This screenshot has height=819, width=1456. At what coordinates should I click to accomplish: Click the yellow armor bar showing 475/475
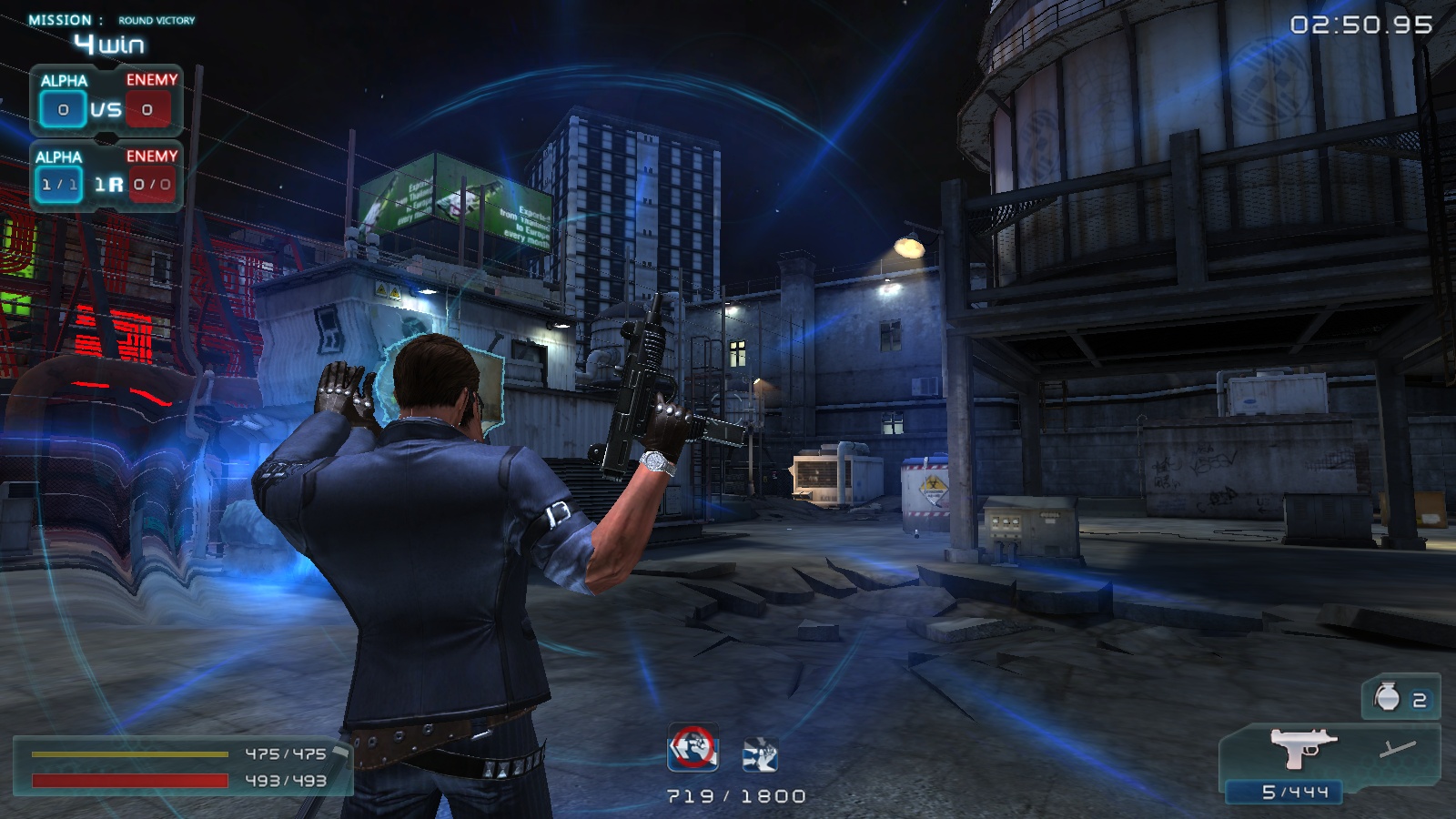(127, 756)
